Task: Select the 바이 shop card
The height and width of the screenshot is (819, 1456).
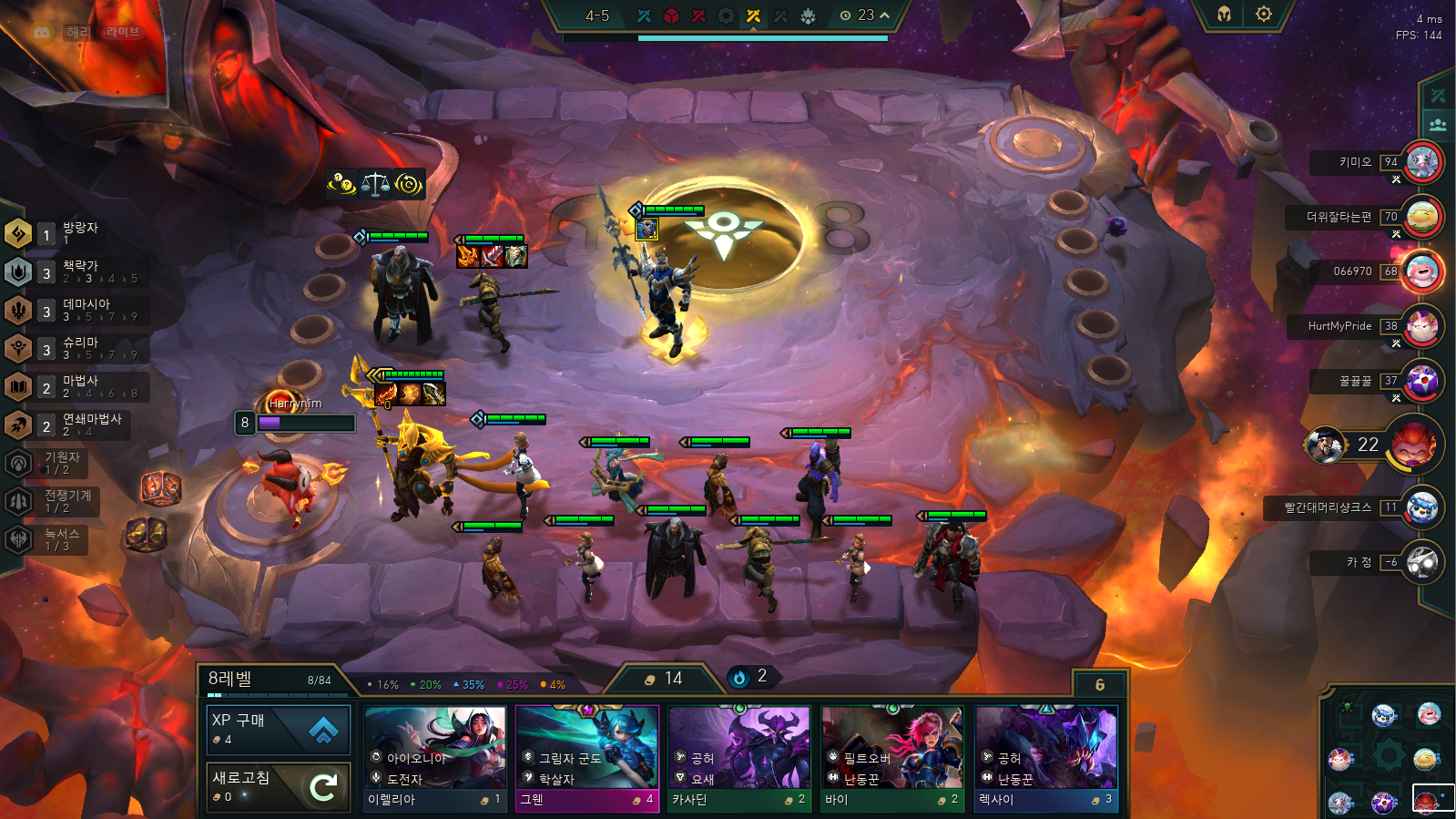Action: (x=891, y=758)
